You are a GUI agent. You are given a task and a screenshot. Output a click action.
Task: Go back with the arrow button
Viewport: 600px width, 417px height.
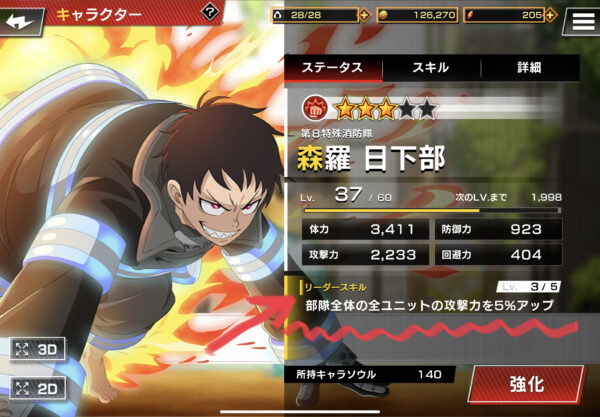point(24,18)
